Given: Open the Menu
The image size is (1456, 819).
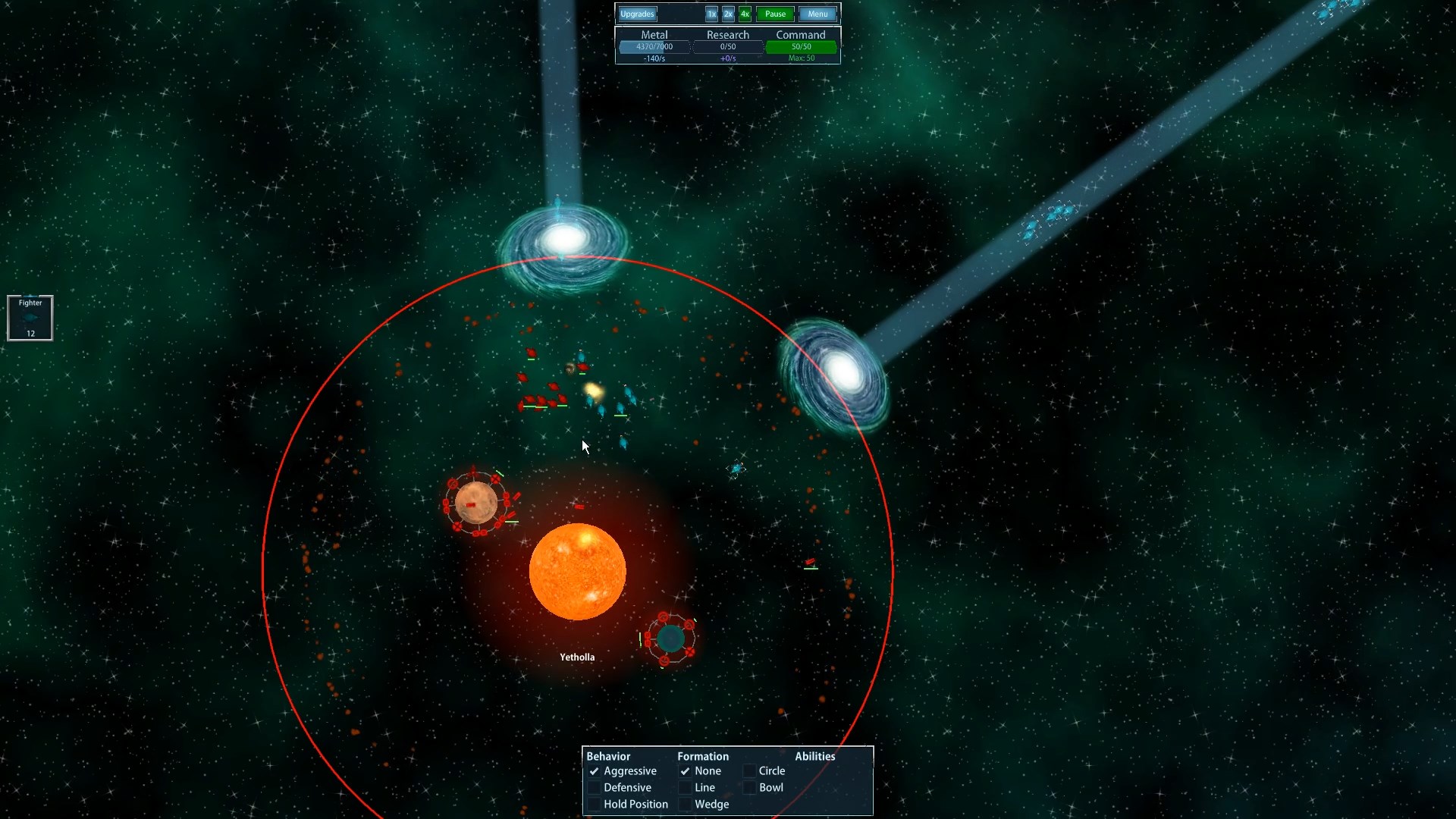Looking at the screenshot, I should pos(817,14).
